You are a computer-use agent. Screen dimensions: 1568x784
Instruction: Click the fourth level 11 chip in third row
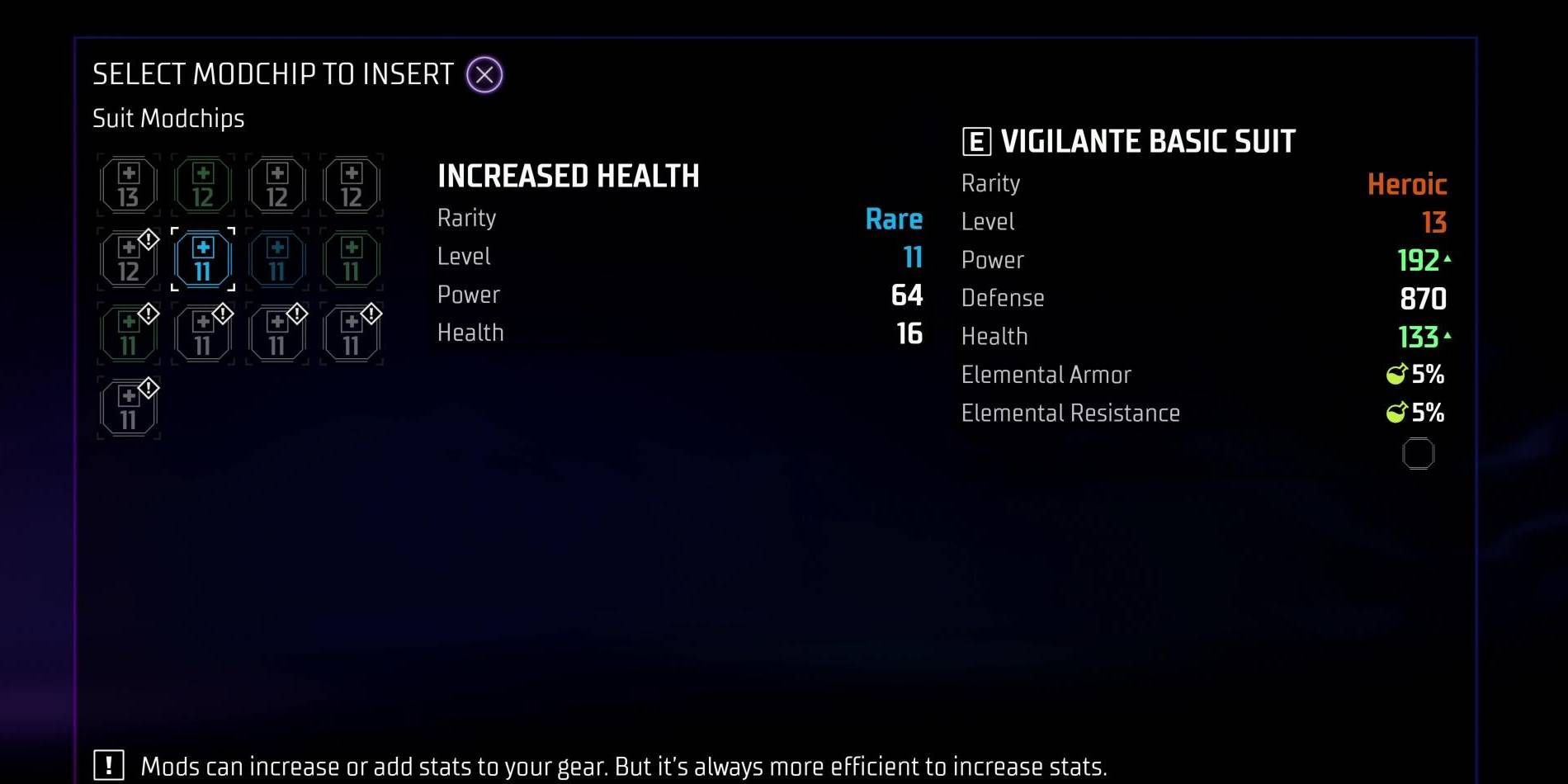coord(351,333)
